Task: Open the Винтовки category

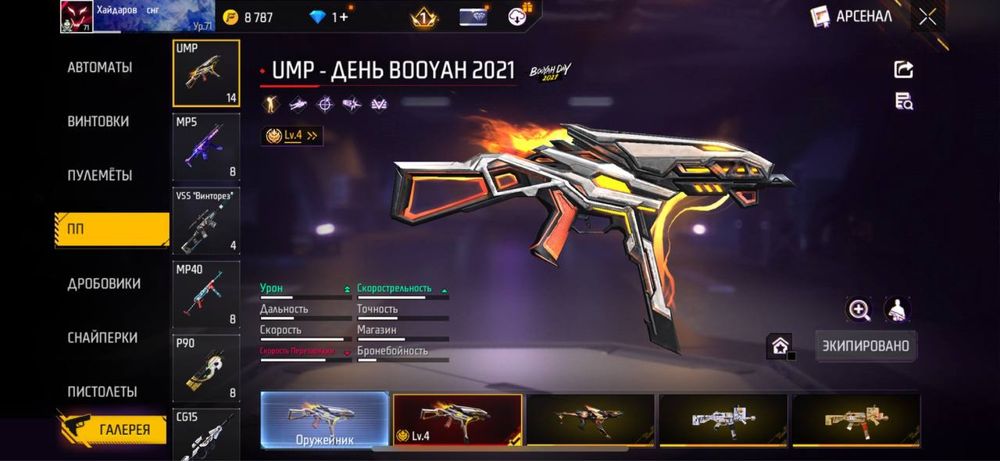Action: (98, 122)
